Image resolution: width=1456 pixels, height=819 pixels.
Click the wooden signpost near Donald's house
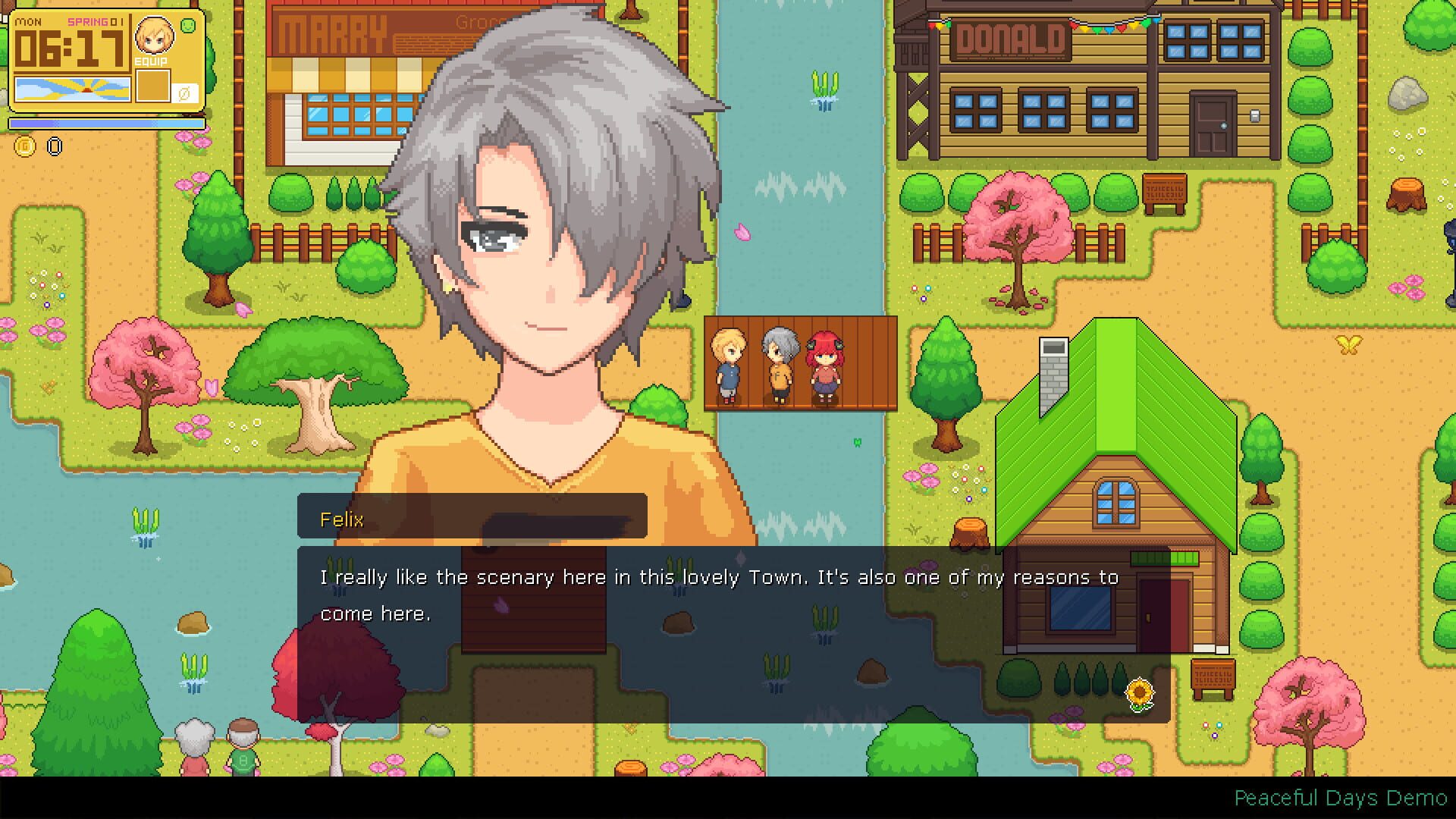tap(1166, 190)
